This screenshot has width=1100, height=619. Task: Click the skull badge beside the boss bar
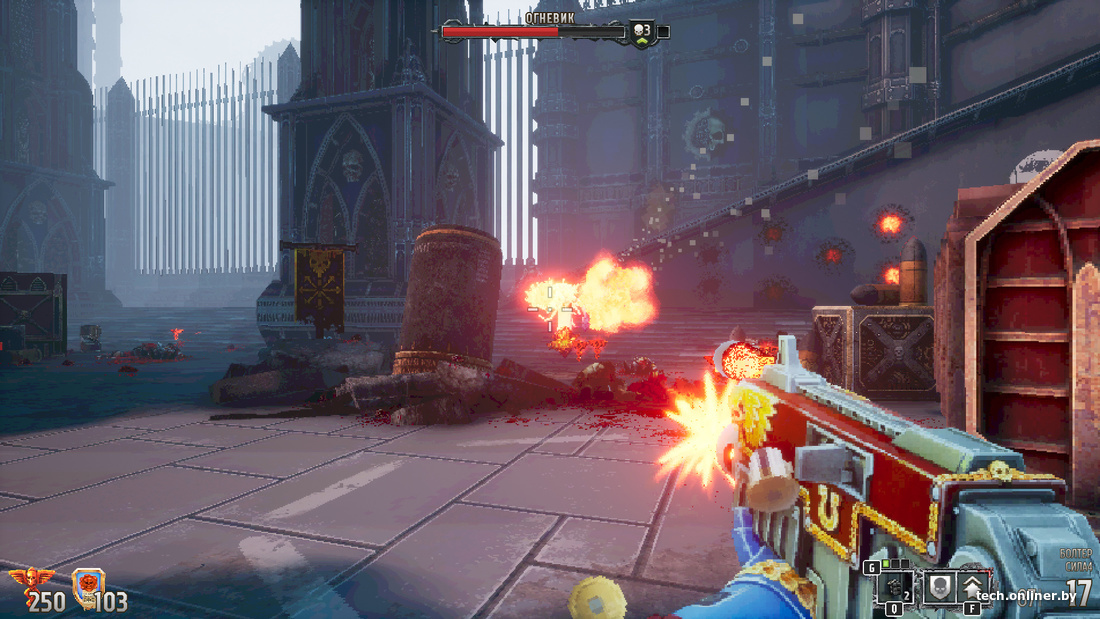(x=640, y=32)
